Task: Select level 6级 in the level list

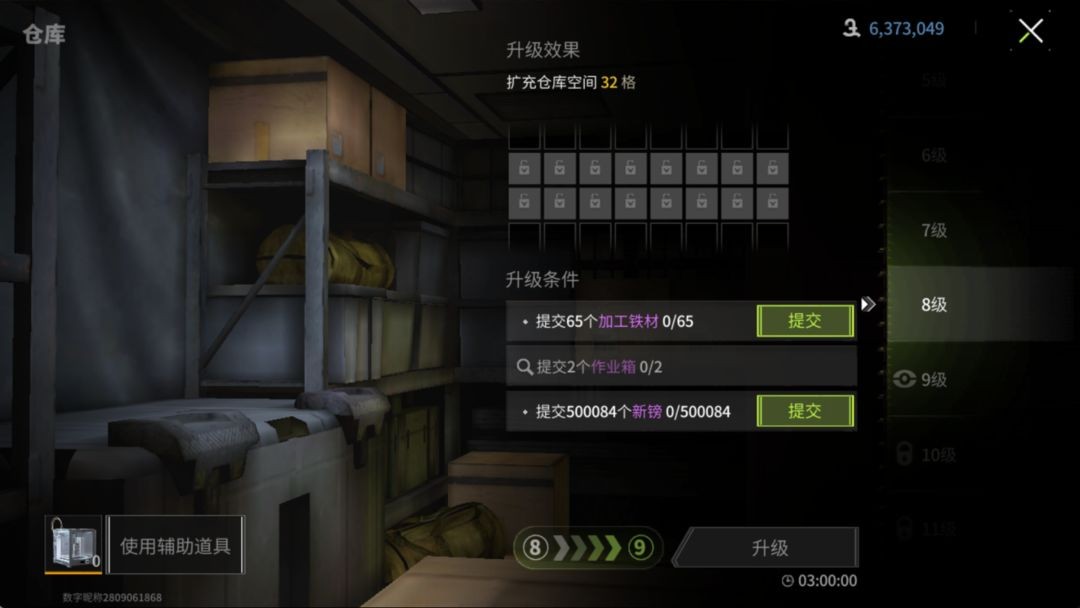Action: (x=933, y=155)
